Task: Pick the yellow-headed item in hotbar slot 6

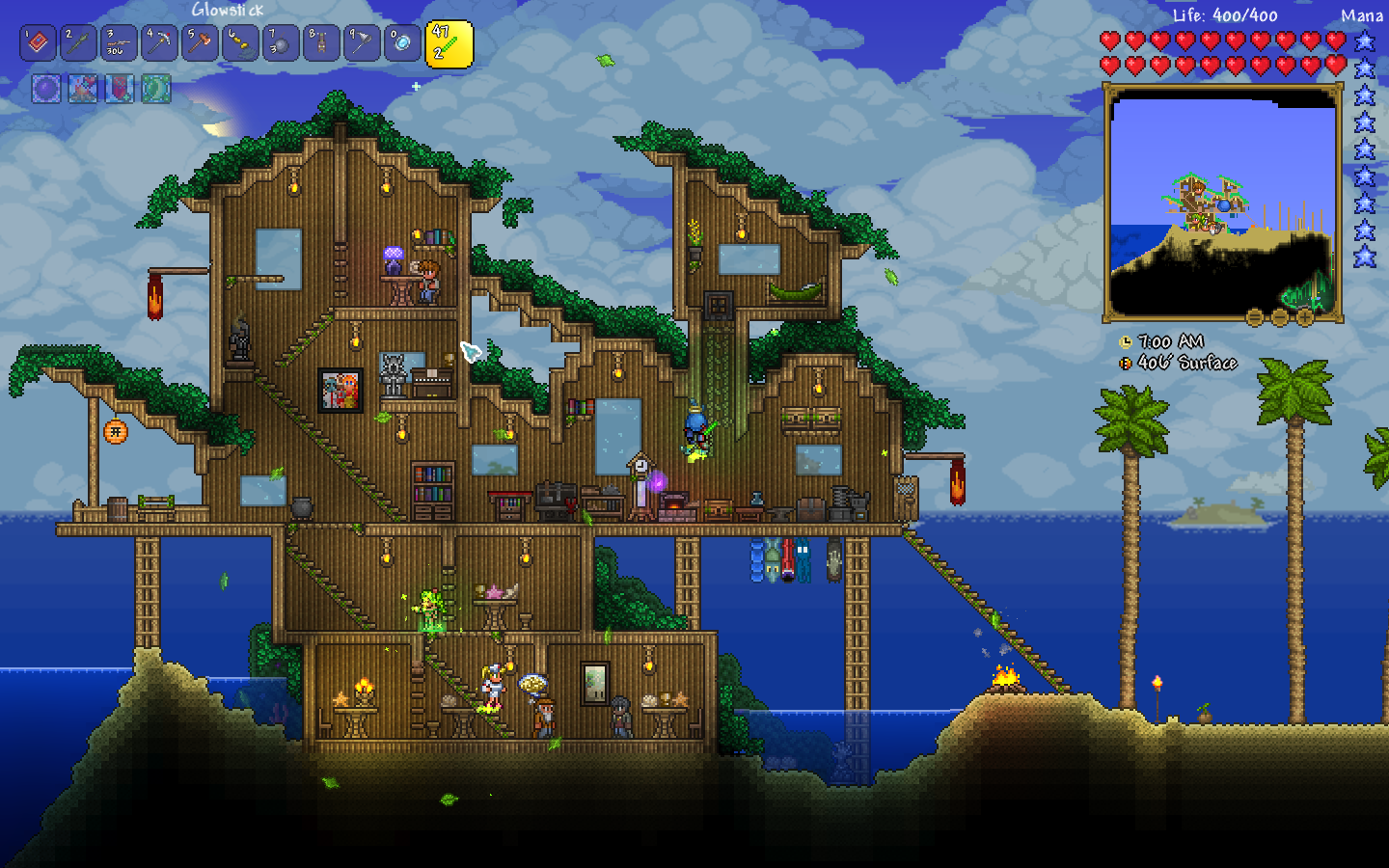Action: pos(240,43)
